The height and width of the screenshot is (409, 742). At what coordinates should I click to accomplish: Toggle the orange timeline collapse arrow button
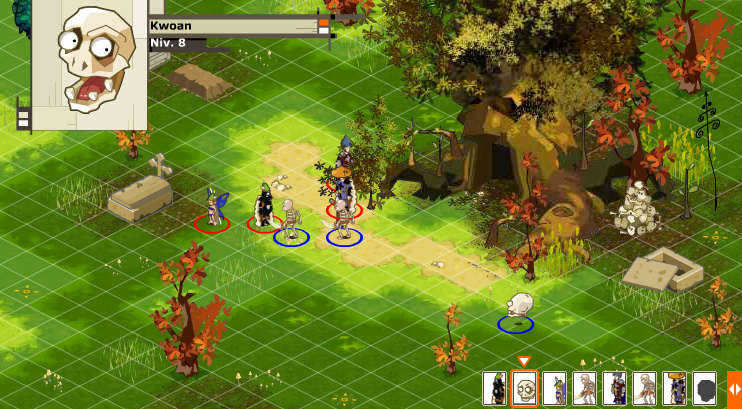[734, 388]
